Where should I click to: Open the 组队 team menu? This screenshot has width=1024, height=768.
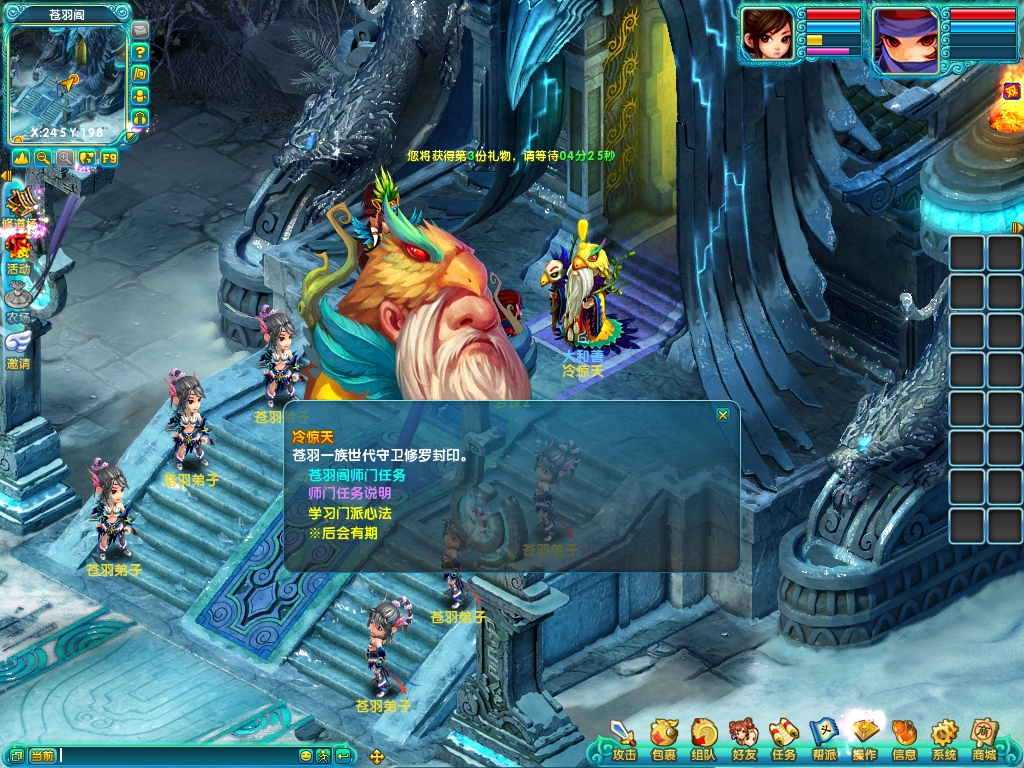[703, 741]
